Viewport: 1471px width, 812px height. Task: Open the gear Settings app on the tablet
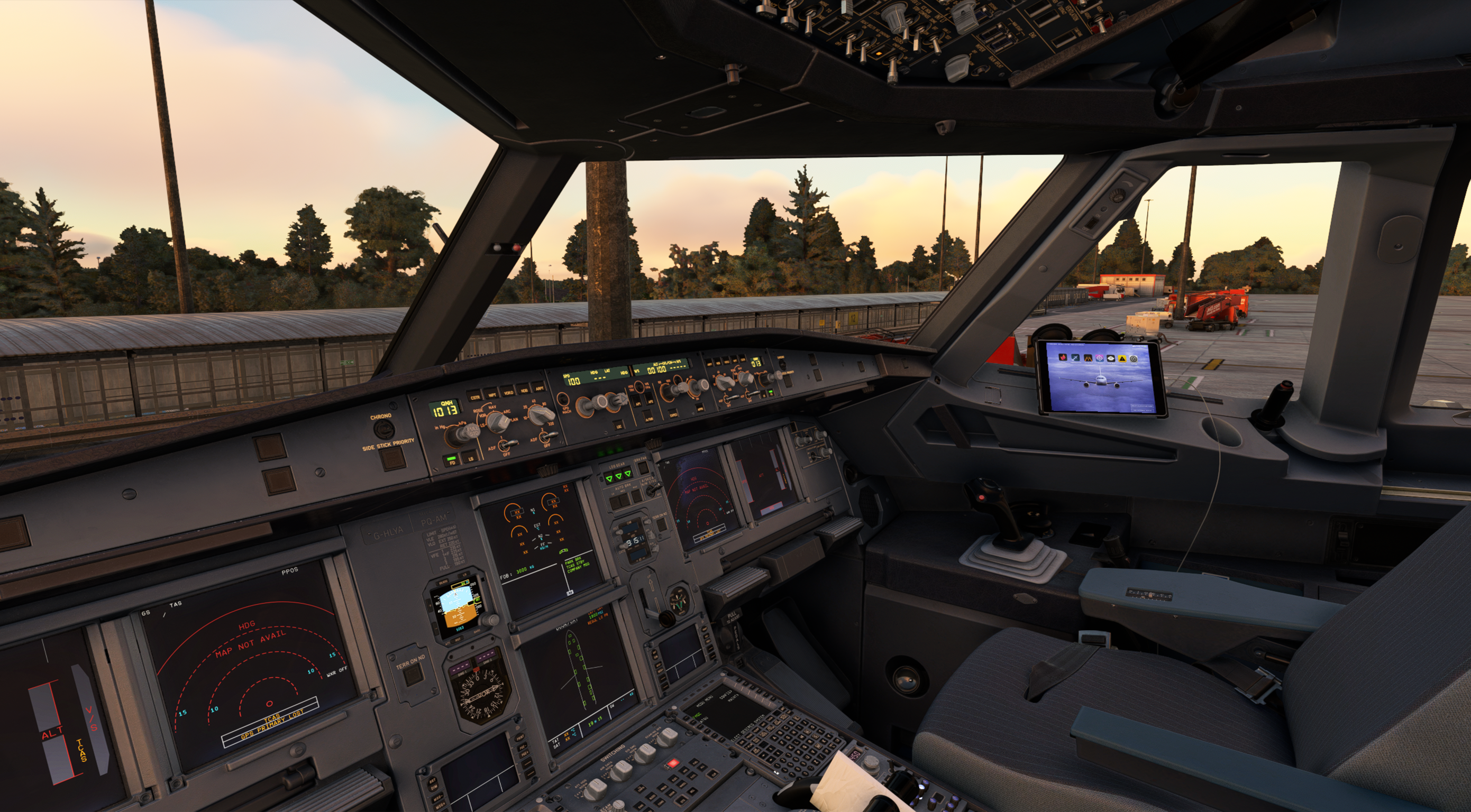(1134, 358)
